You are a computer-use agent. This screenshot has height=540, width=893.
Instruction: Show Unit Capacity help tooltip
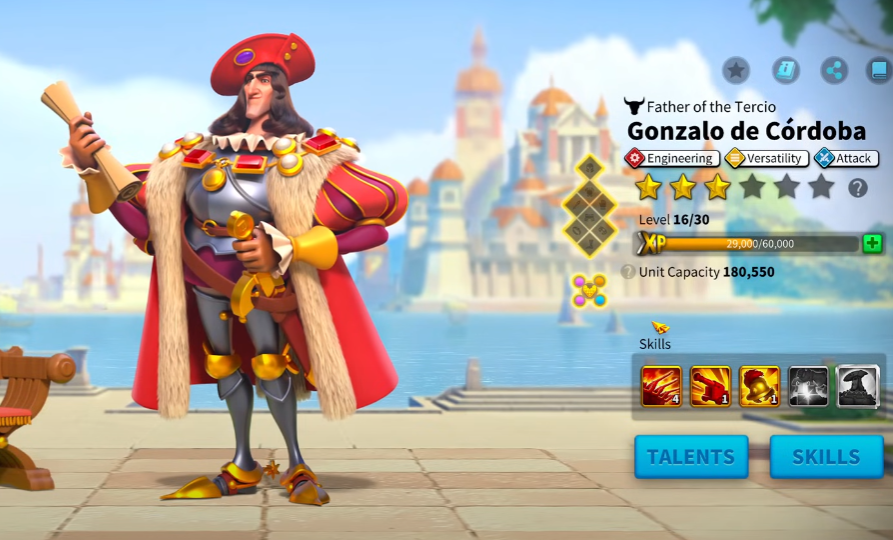(628, 272)
